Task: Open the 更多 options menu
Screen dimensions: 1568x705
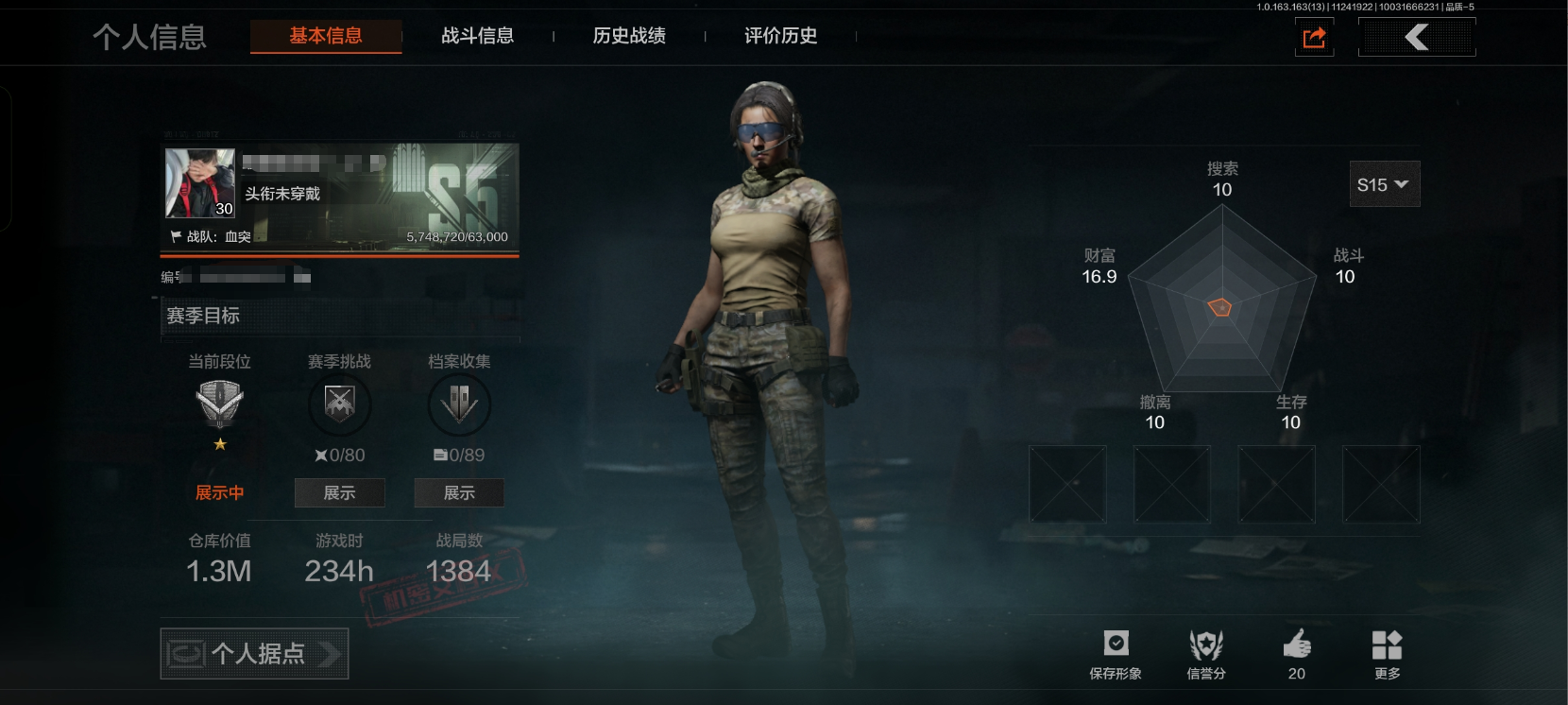Action: coord(1387,654)
